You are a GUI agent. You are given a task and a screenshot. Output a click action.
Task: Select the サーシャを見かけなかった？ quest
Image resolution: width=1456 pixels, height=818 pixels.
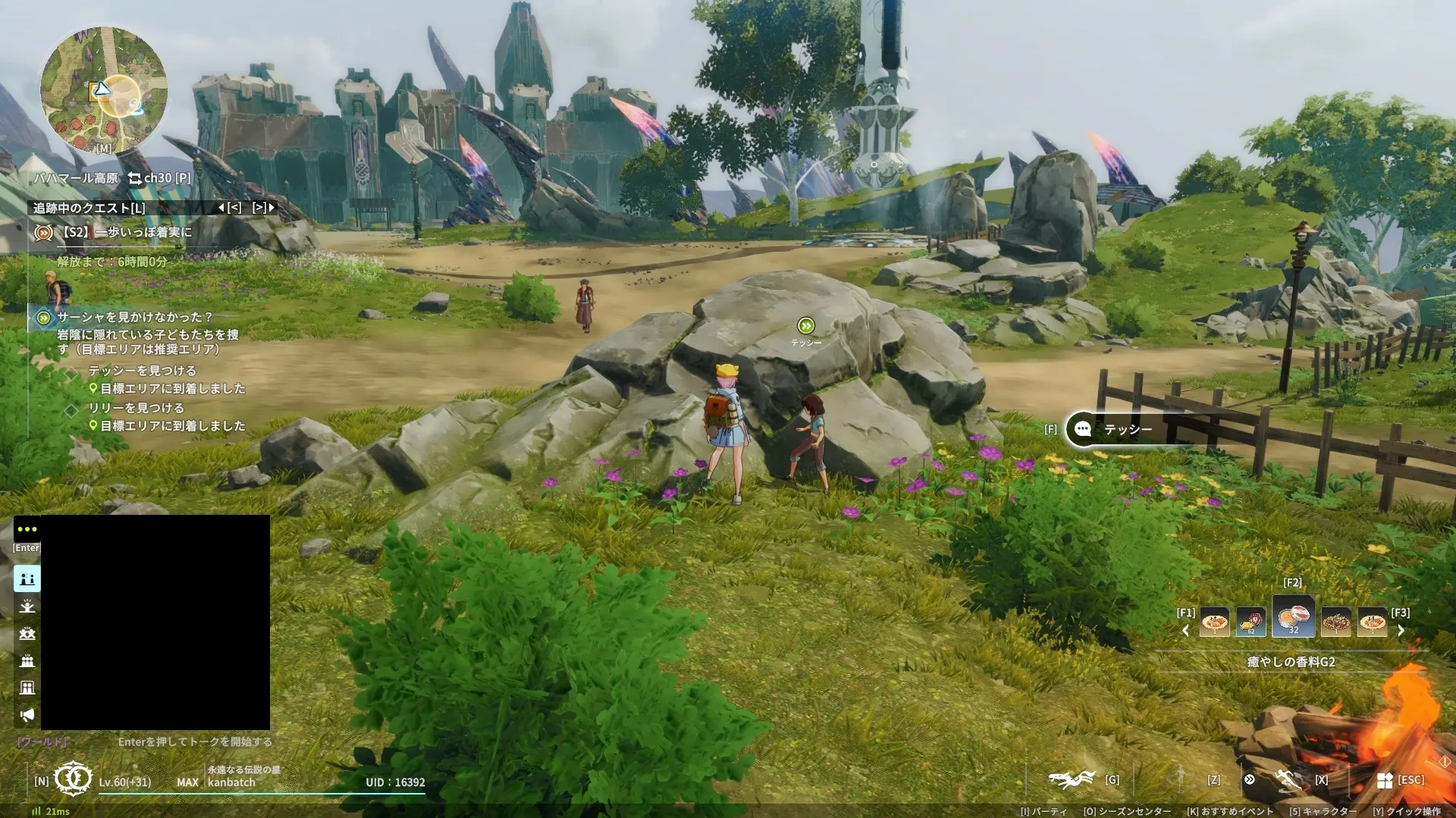tap(135, 317)
